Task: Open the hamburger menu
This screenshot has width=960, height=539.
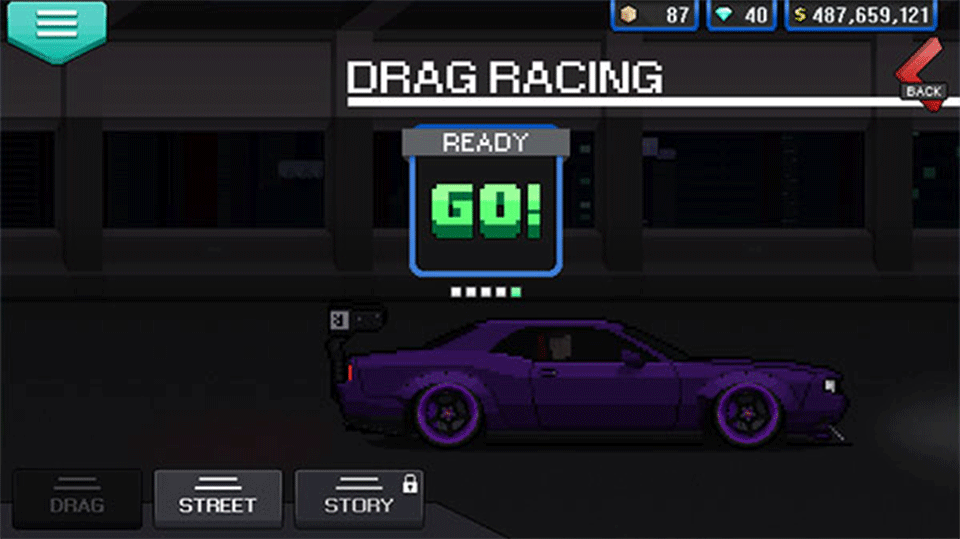Action: pyautogui.click(x=56, y=27)
